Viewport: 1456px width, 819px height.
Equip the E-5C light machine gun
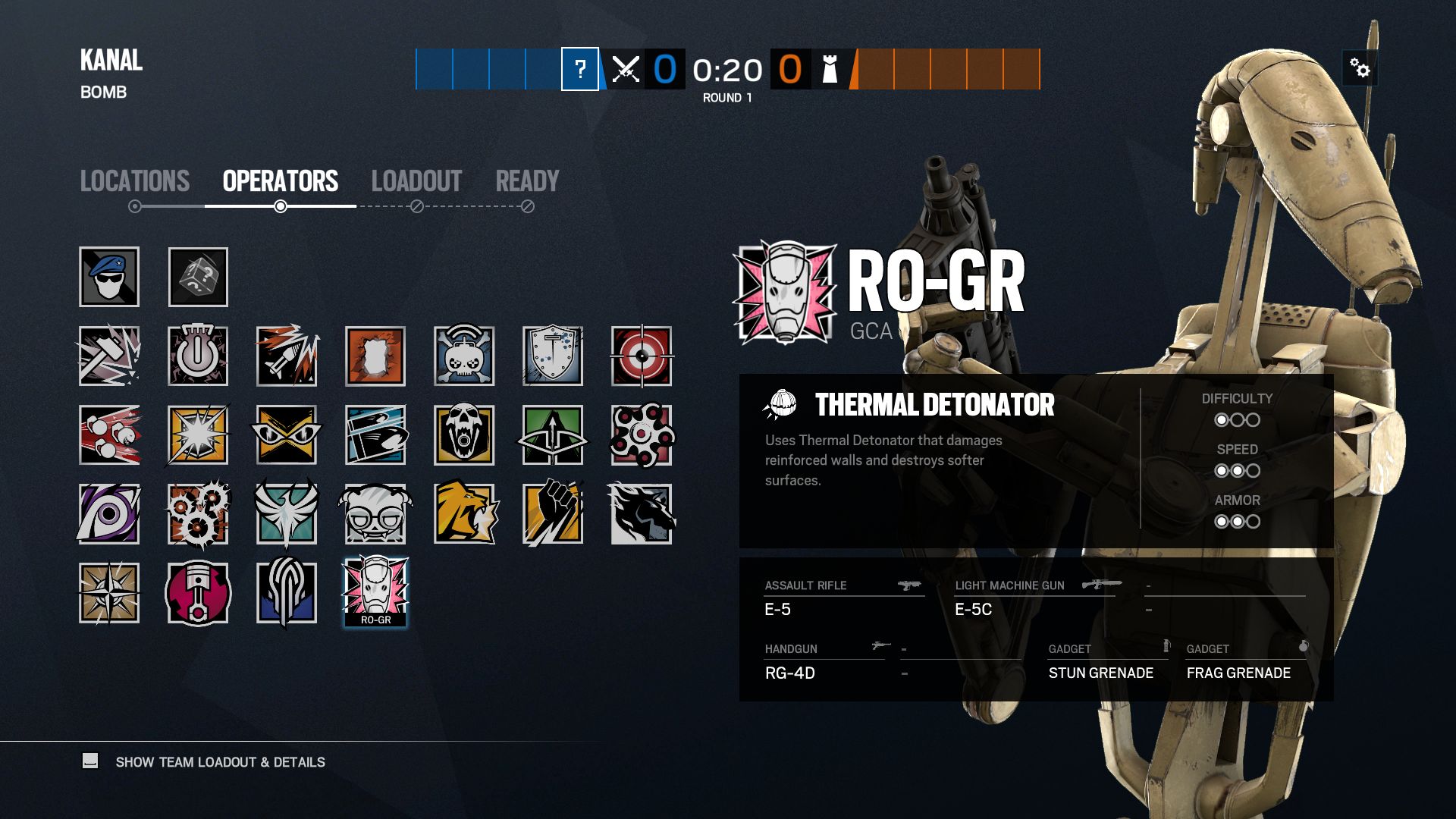[973, 609]
